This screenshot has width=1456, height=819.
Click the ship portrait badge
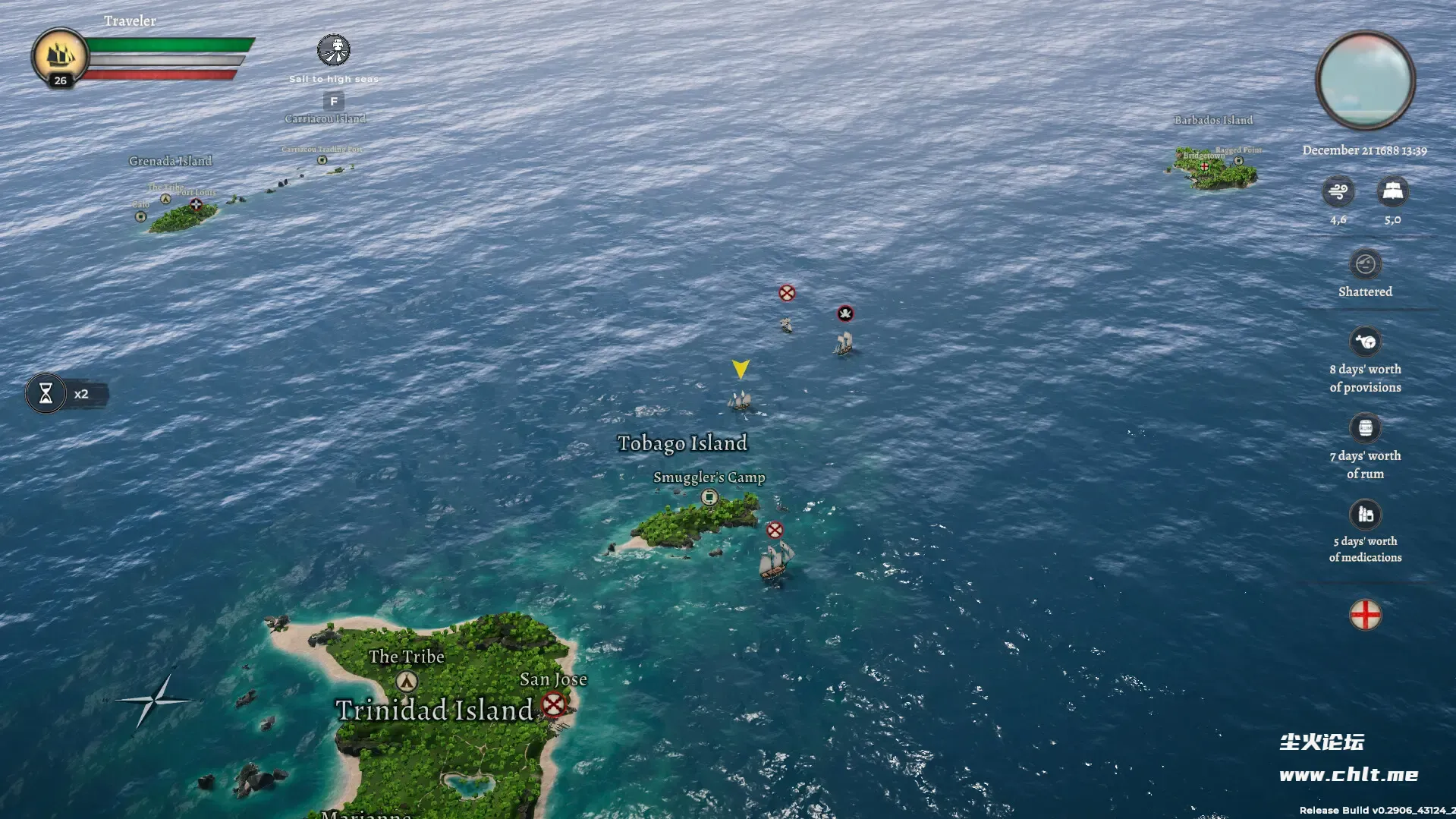click(59, 56)
